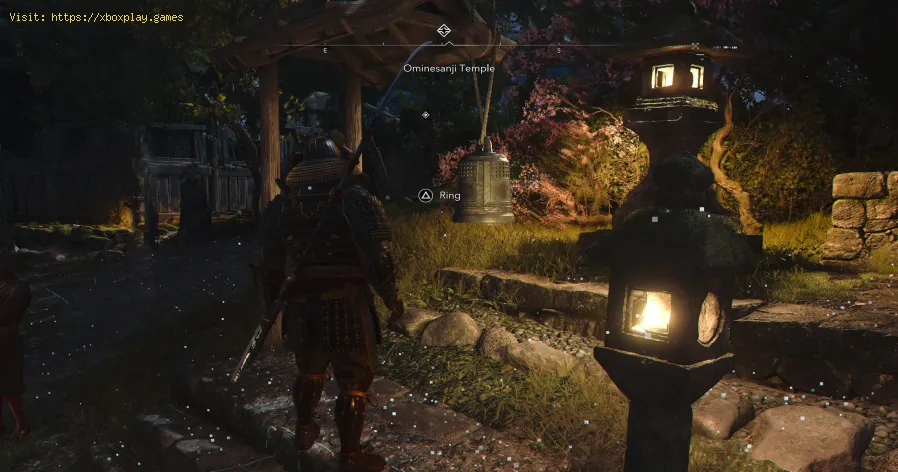This screenshot has height=472, width=898.
Task: Click the diamond objective marker on the compass
Action: pyautogui.click(x=444, y=31)
